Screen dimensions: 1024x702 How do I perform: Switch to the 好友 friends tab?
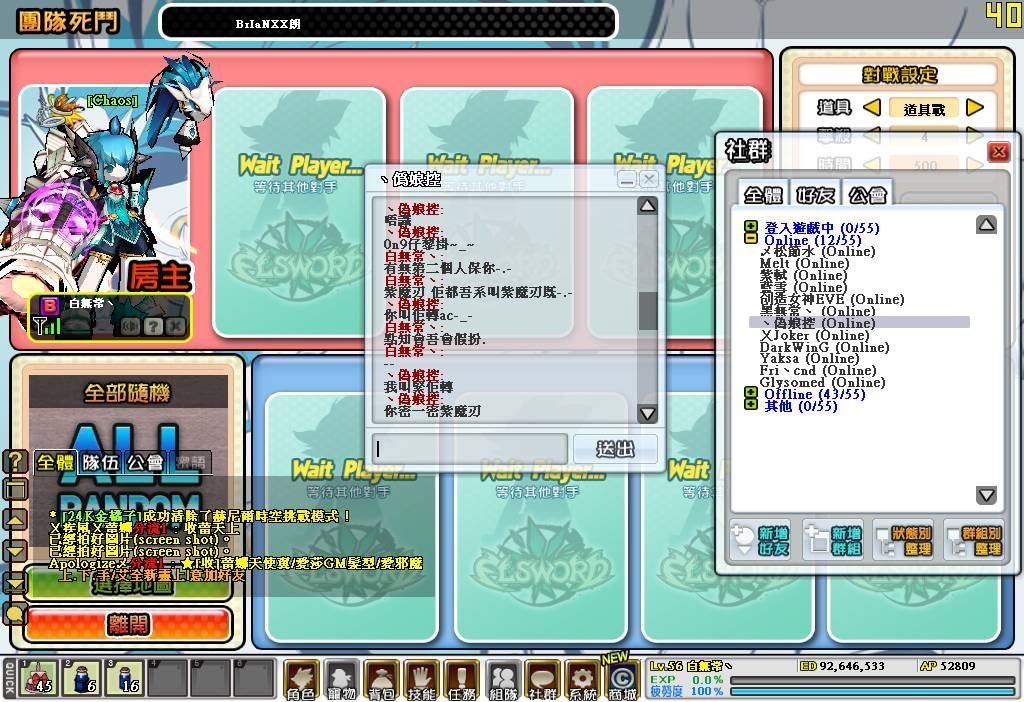pos(815,194)
